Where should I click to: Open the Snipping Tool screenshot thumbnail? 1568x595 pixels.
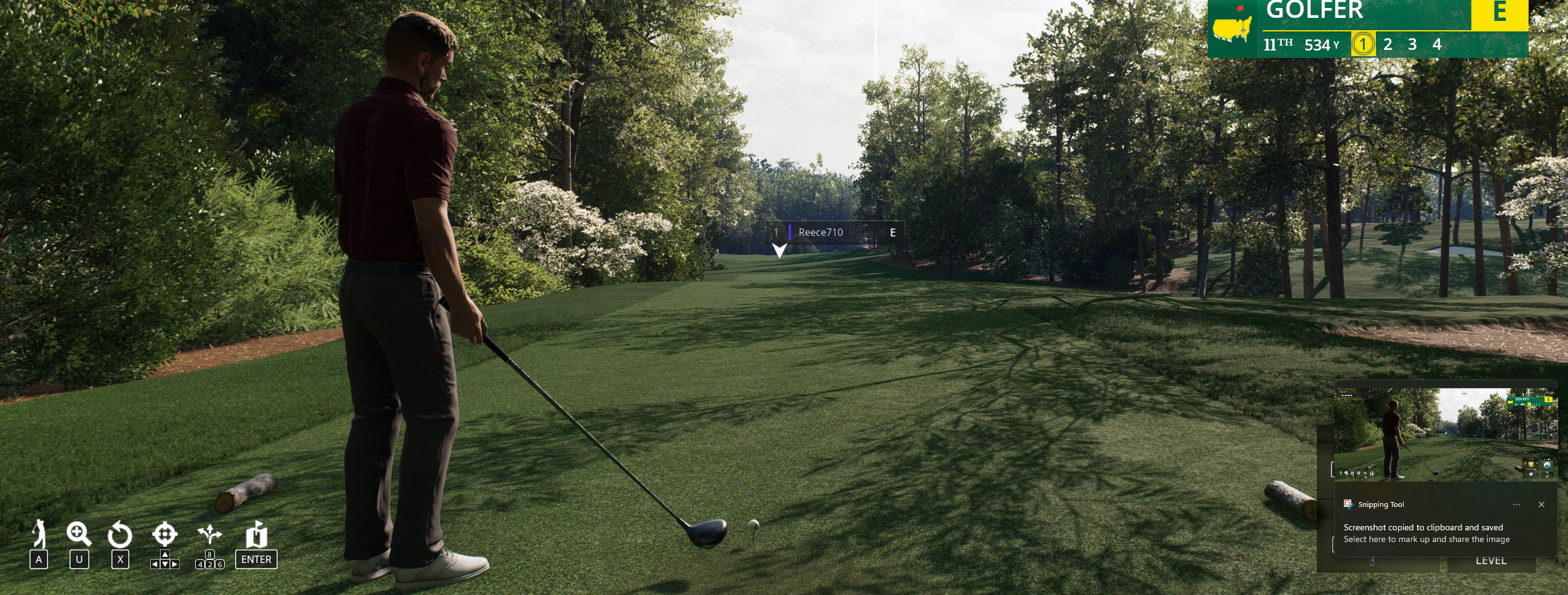[x=1445, y=434]
